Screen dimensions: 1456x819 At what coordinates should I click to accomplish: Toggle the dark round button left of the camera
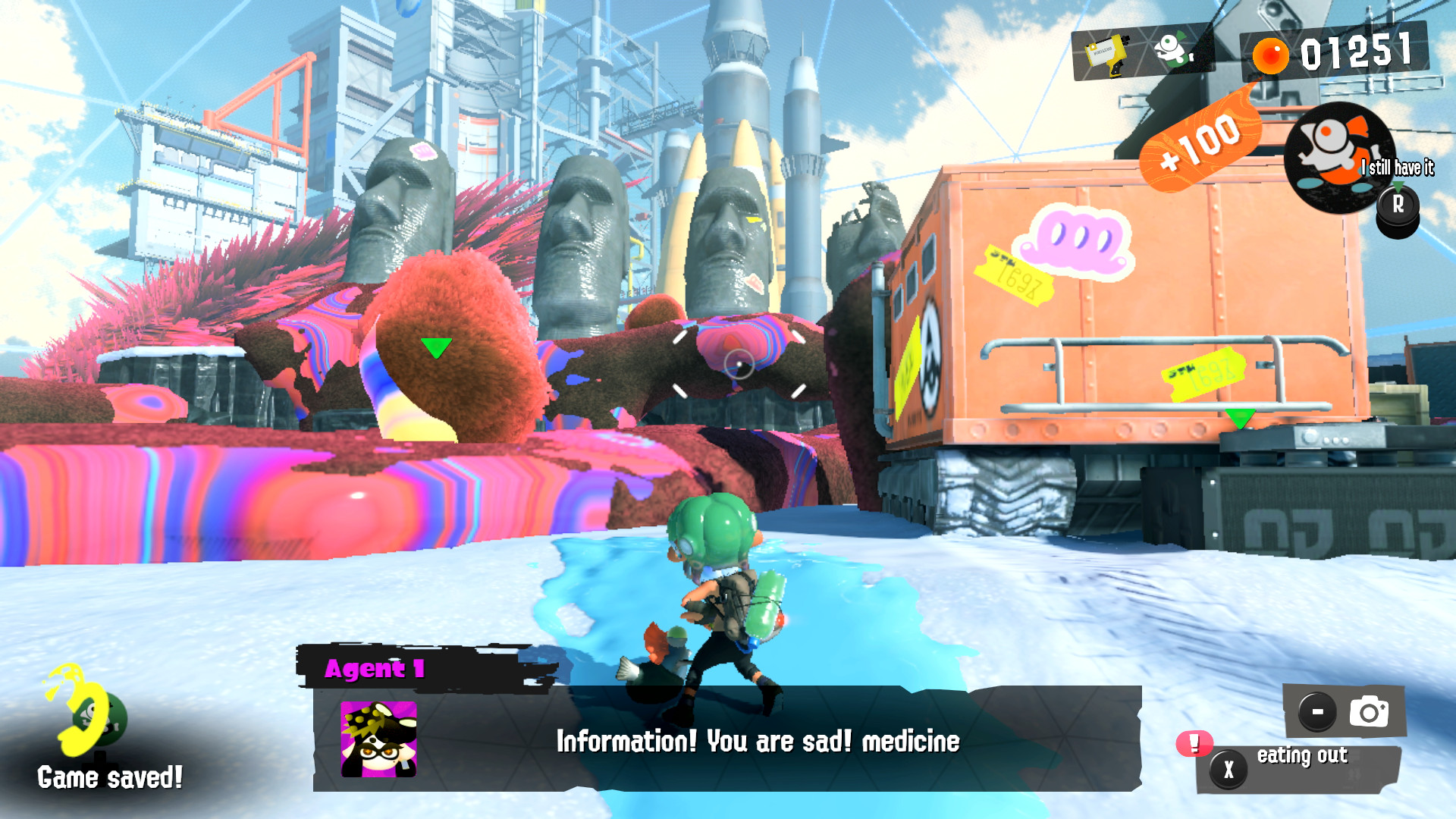[1316, 711]
